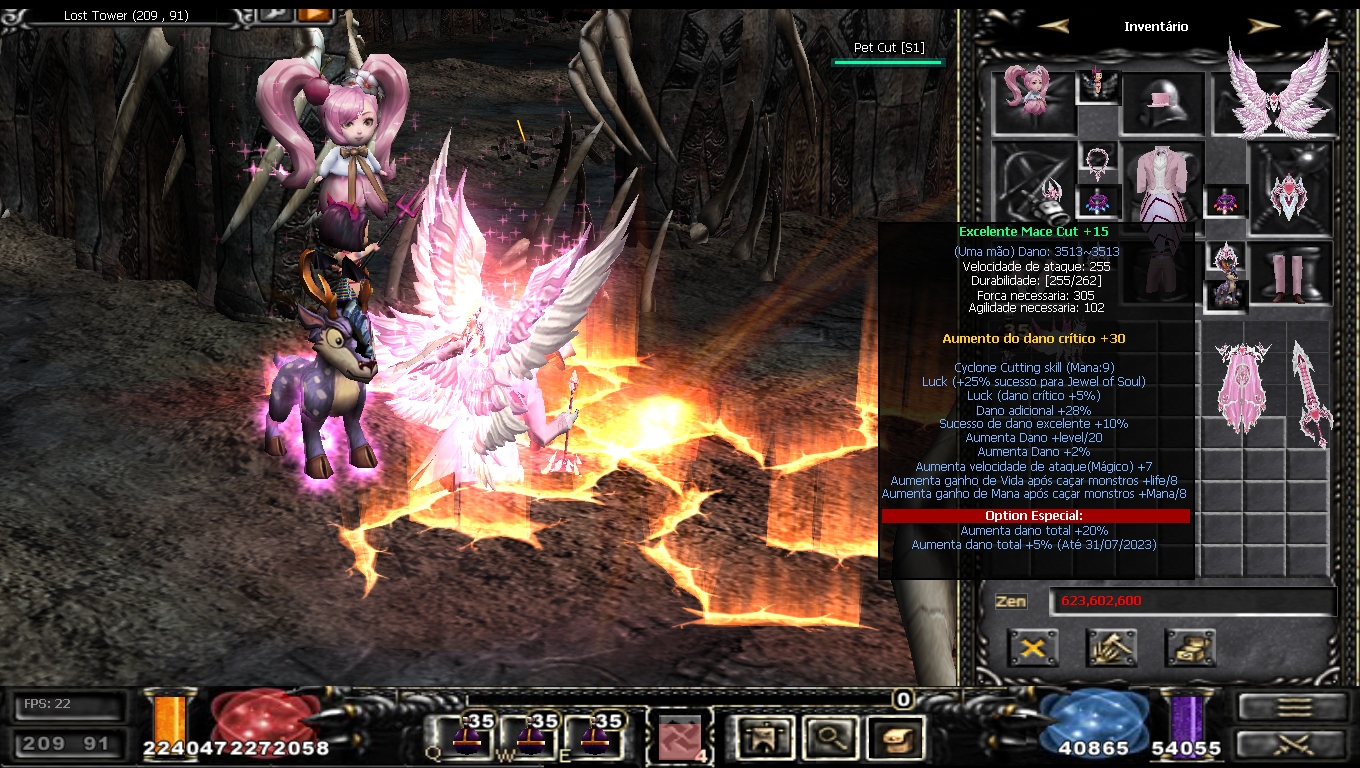Go to previous inventory page with left arrow

pos(1054,27)
